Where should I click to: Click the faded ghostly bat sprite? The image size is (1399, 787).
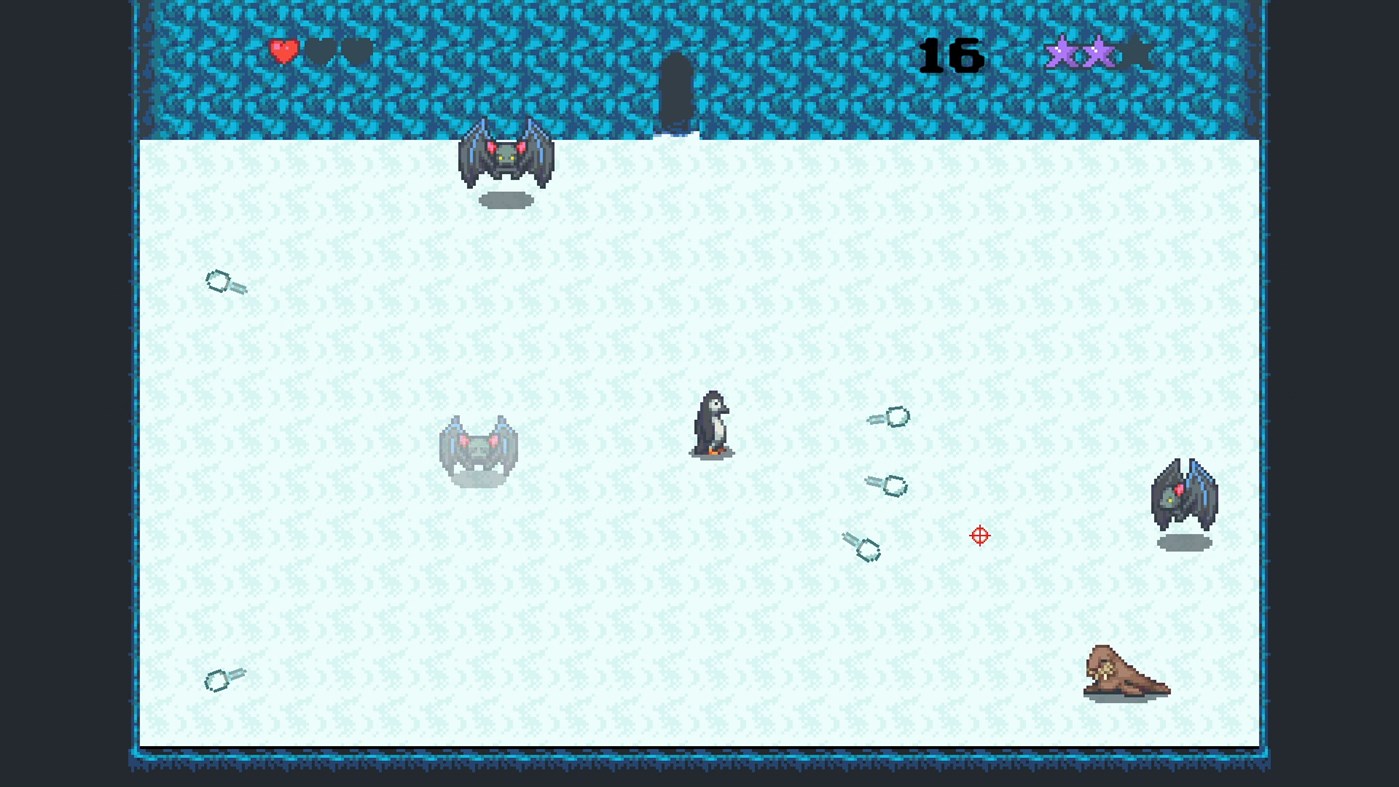(x=478, y=450)
